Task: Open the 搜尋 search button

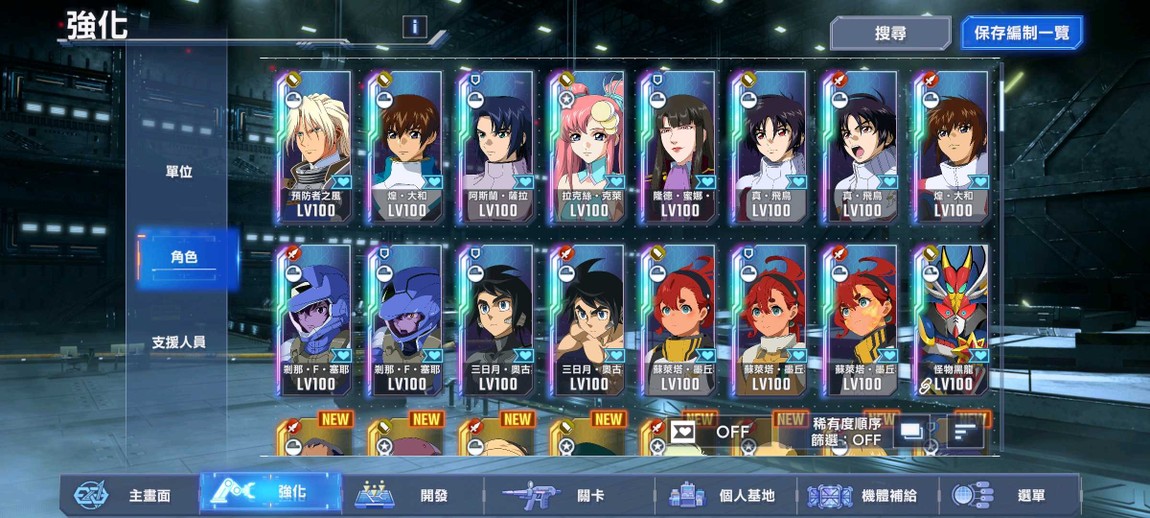Action: click(890, 33)
